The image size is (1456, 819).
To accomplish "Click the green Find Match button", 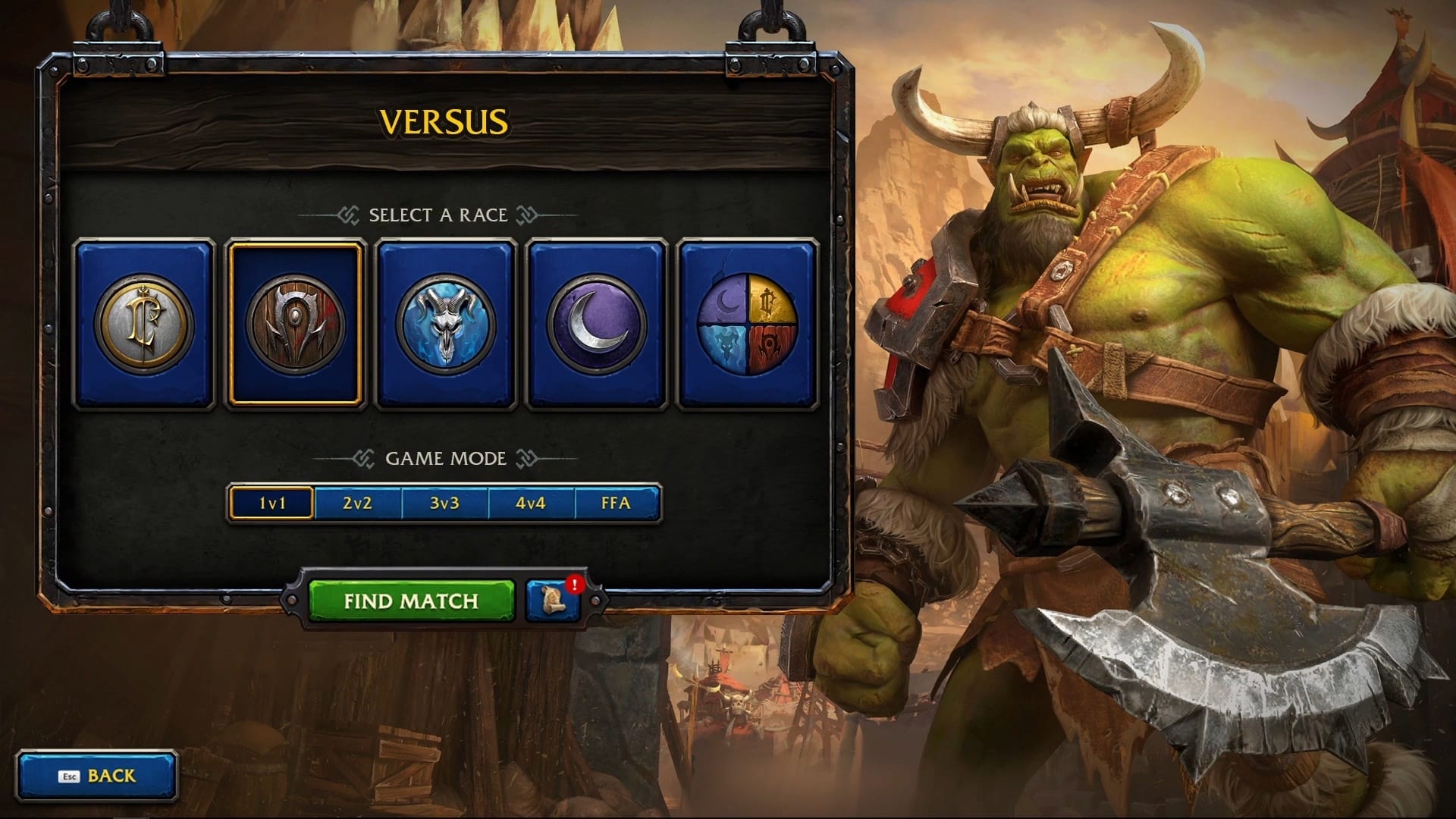I will pos(411,601).
